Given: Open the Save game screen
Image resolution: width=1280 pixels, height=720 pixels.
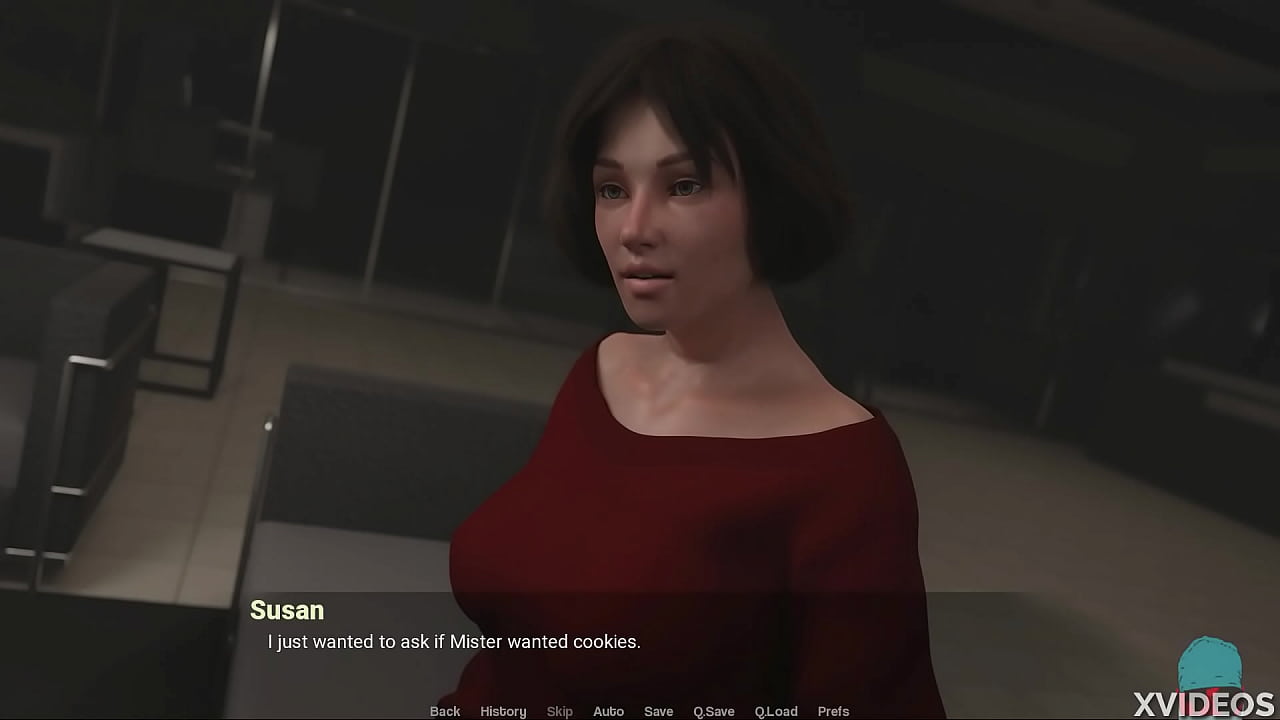Looking at the screenshot, I should pyautogui.click(x=658, y=711).
